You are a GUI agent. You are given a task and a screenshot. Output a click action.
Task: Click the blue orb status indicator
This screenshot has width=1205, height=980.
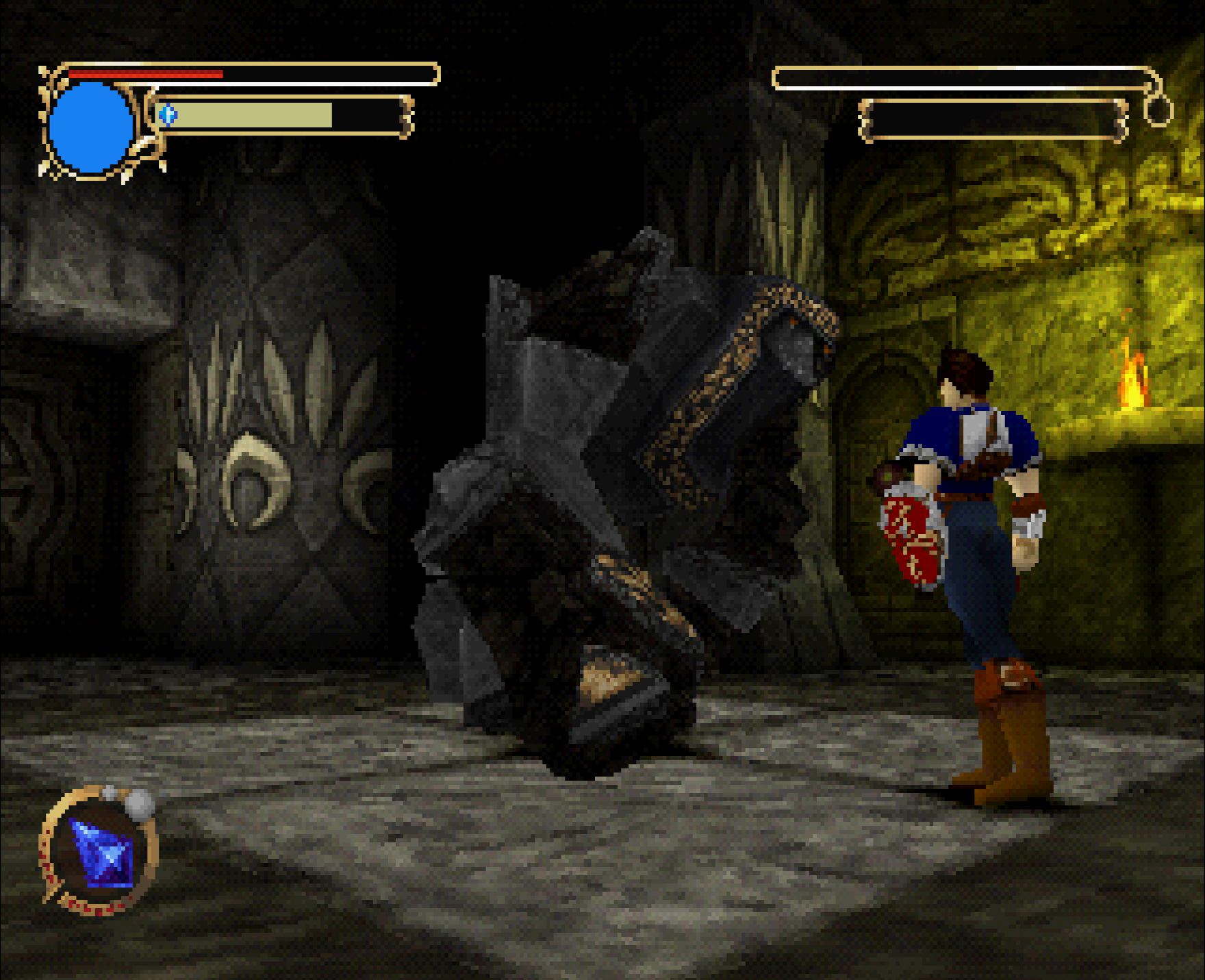point(89,127)
